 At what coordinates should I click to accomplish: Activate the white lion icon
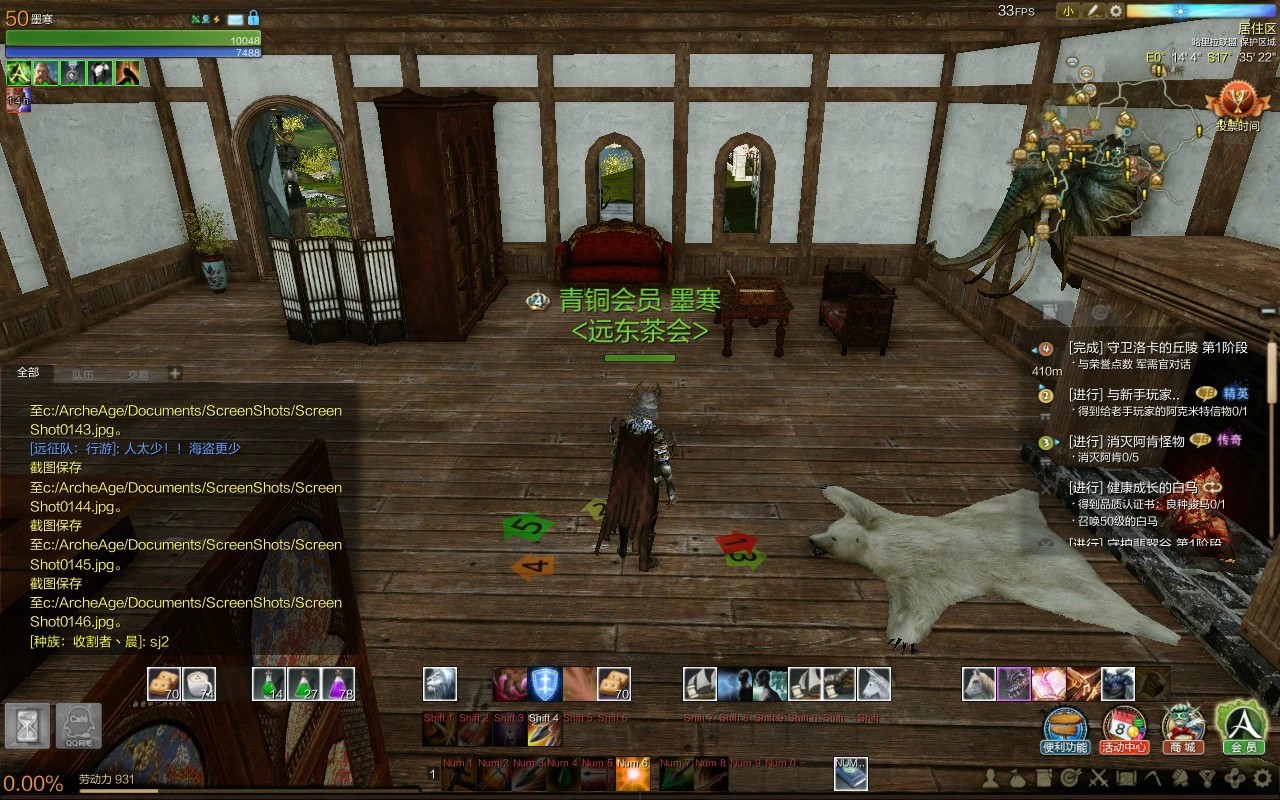point(440,684)
